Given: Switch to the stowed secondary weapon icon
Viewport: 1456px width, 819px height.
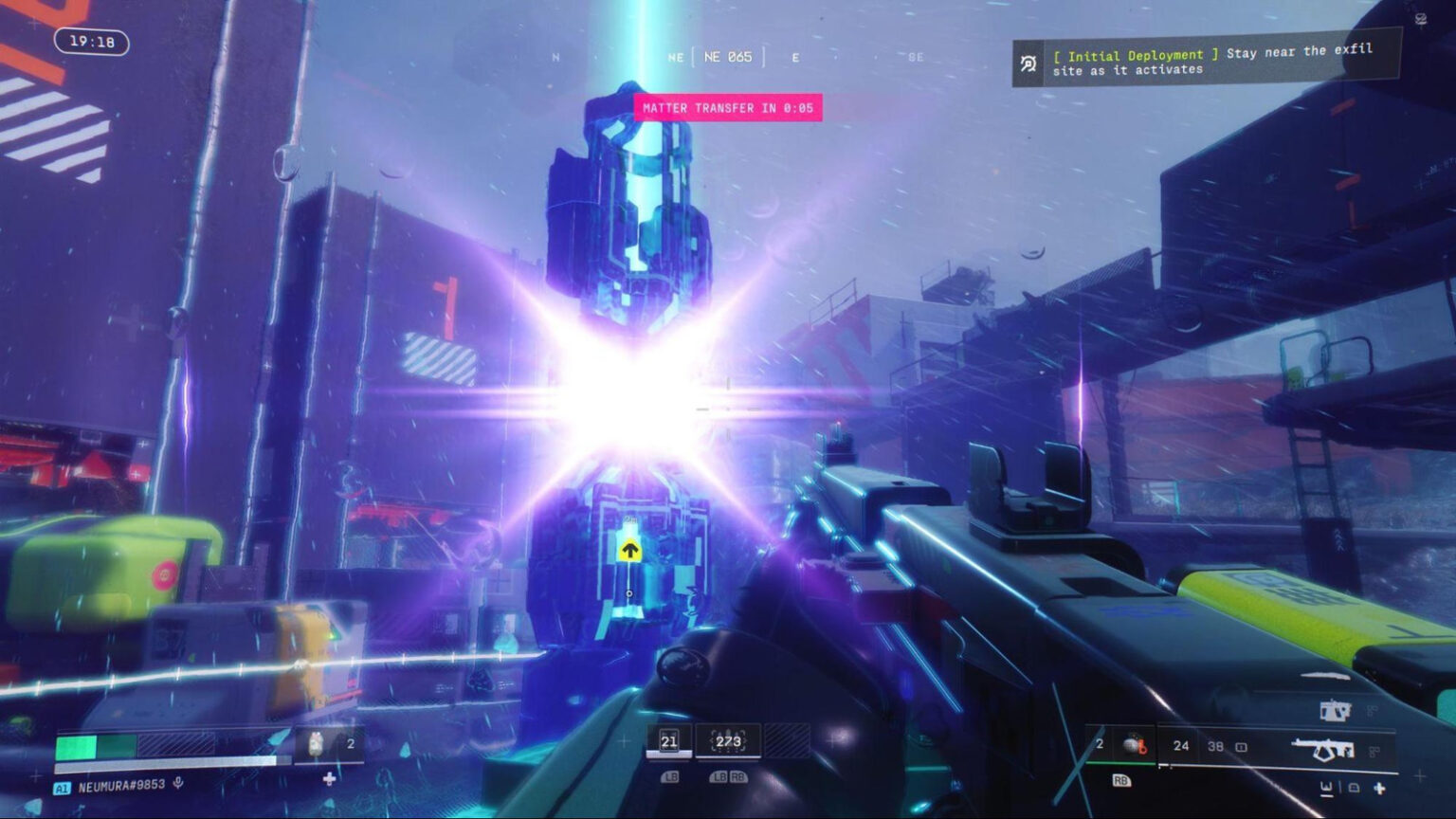Looking at the screenshot, I should click(1335, 710).
